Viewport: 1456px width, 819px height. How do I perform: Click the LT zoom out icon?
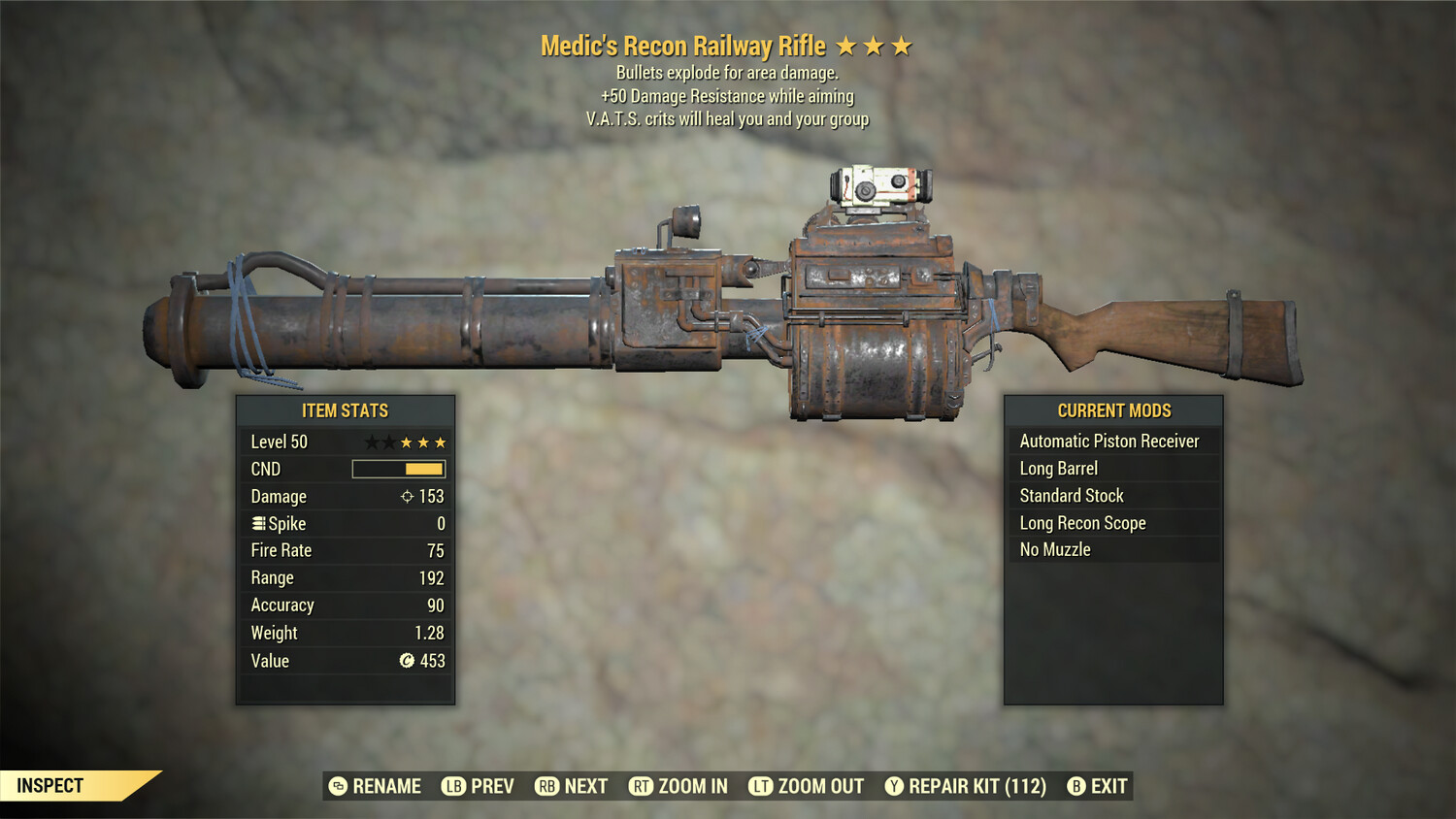click(761, 786)
